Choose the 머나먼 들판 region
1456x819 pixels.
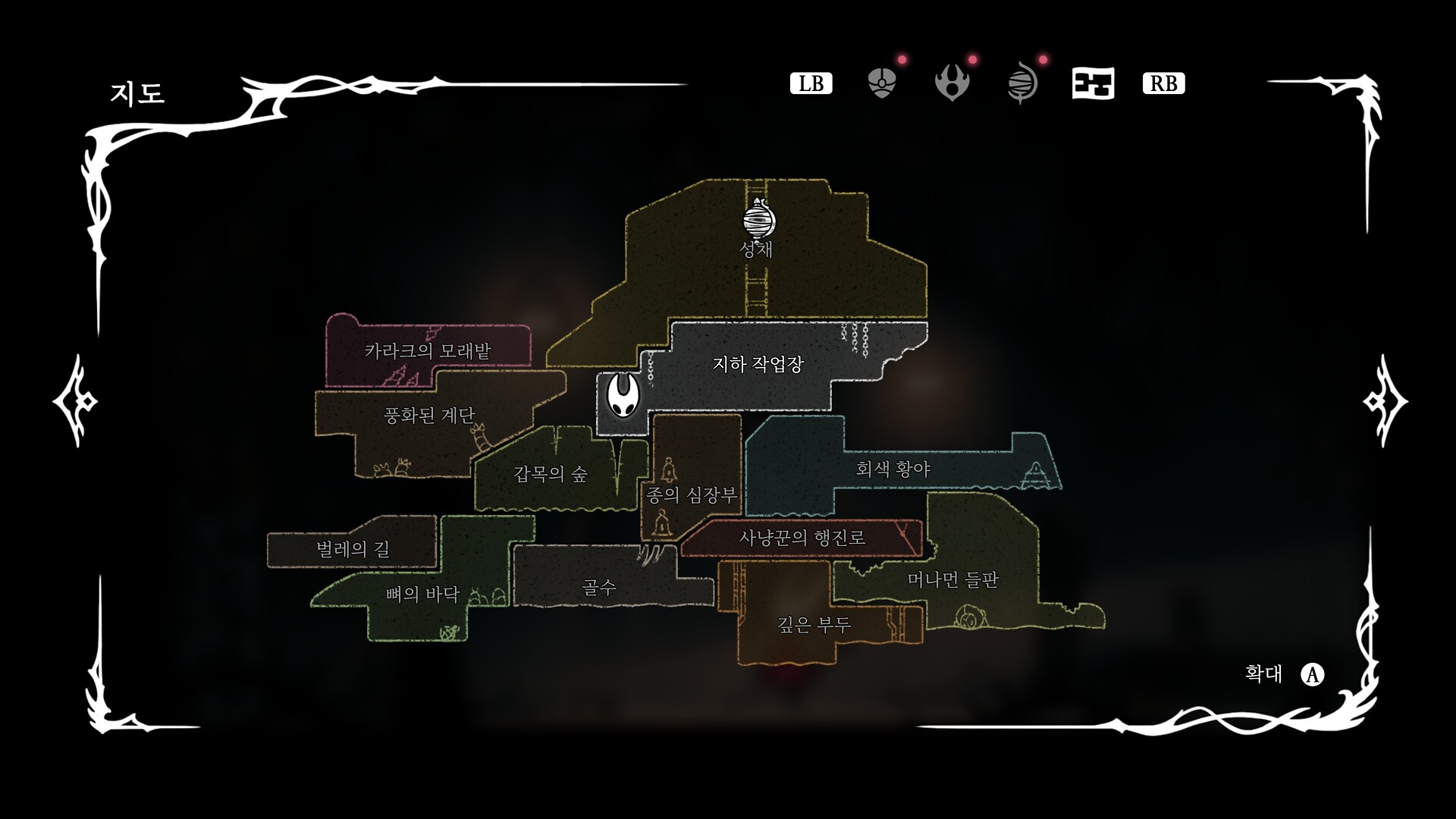point(953,580)
